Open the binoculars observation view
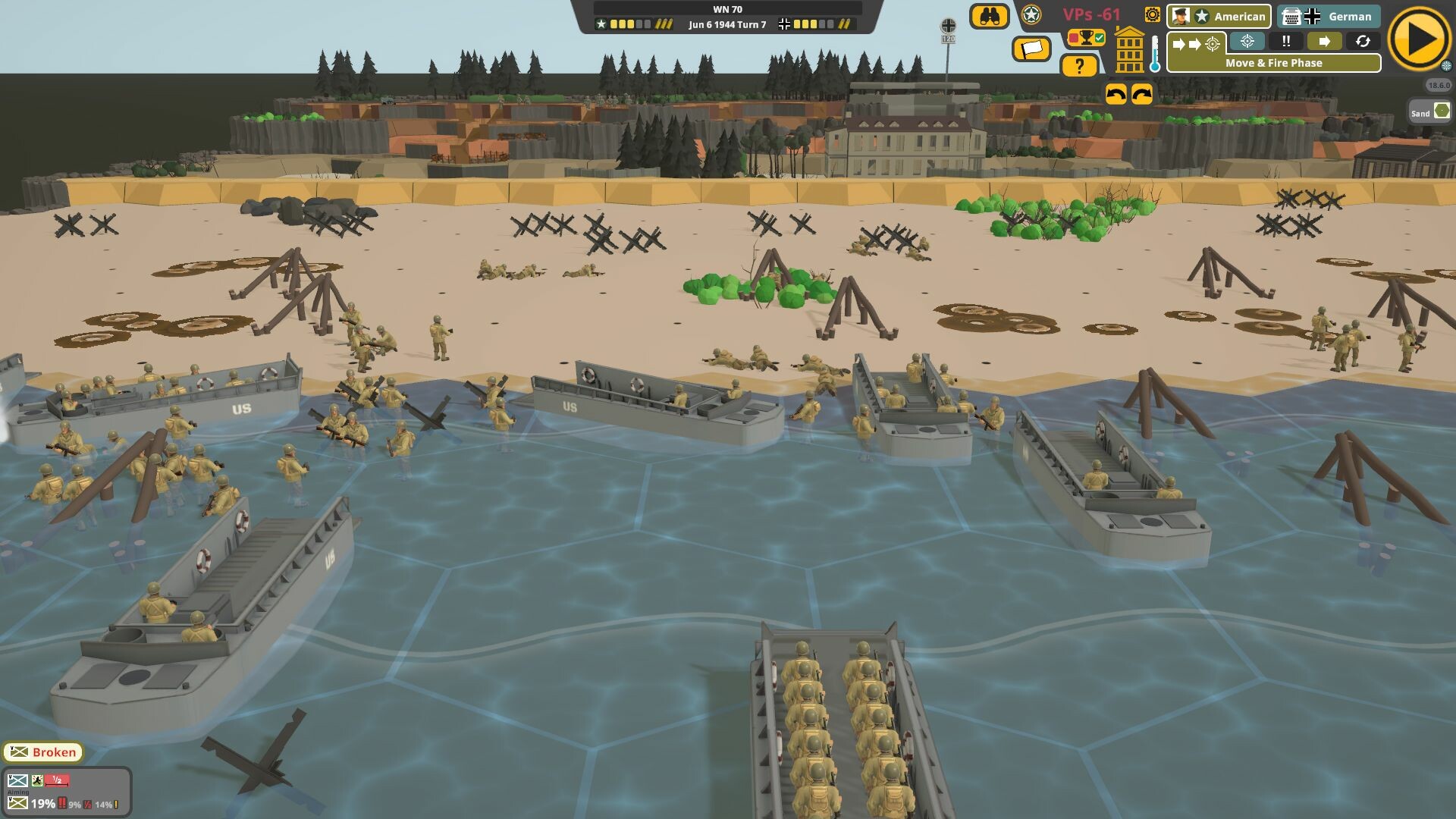This screenshot has height=819, width=1456. click(x=990, y=15)
